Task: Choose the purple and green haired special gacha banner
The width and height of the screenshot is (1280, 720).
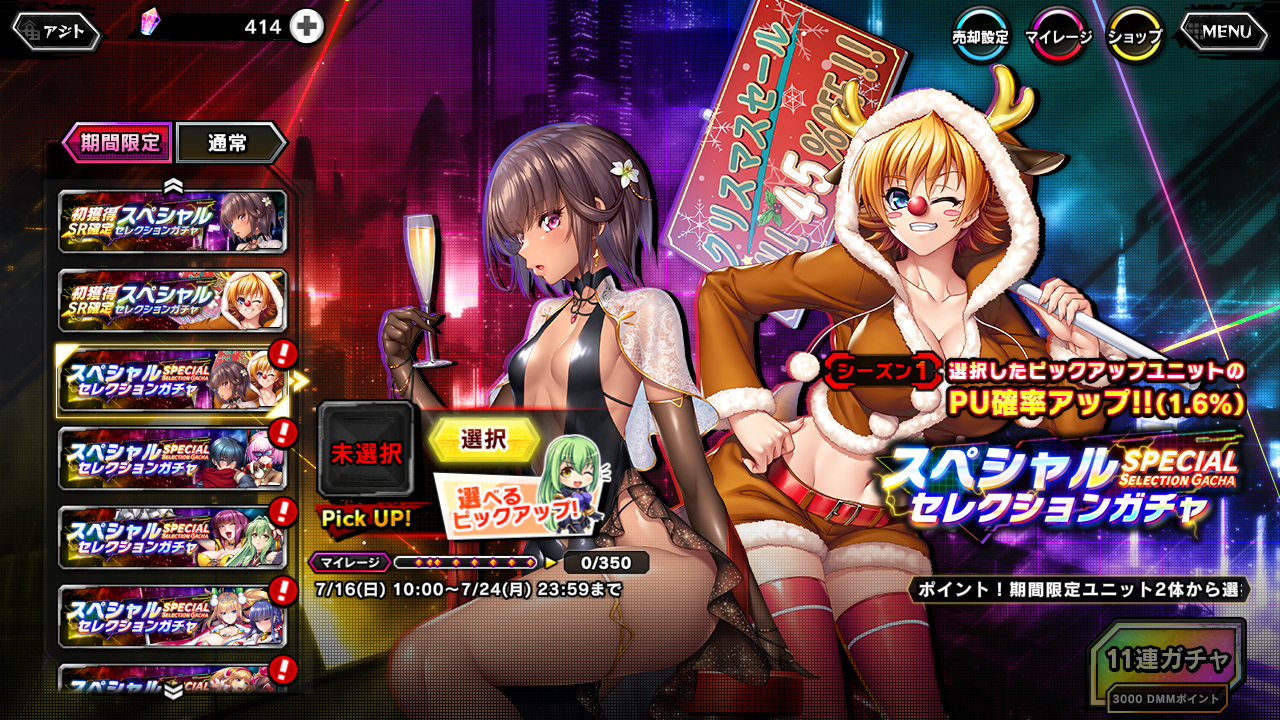Action: pos(173,537)
